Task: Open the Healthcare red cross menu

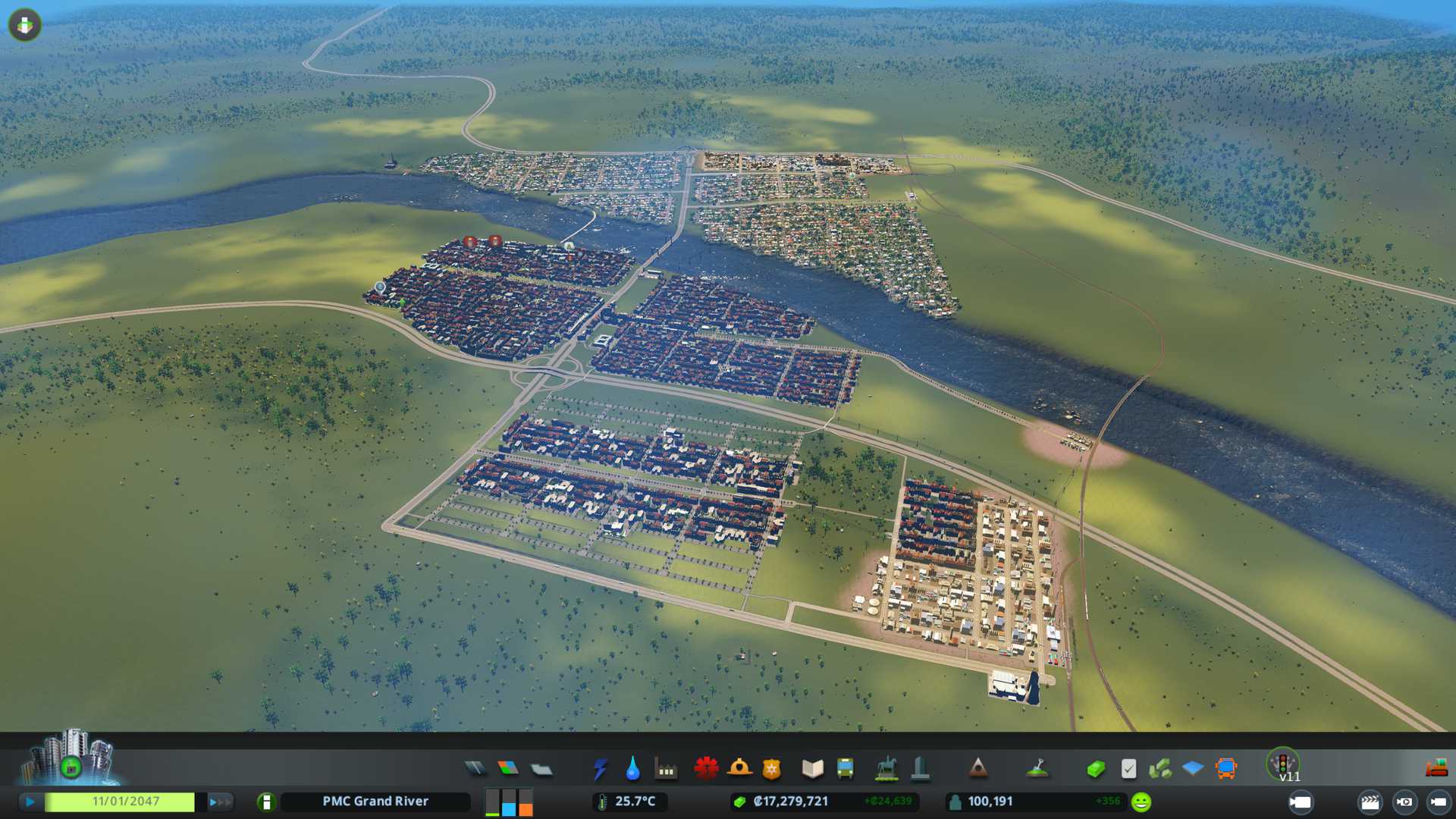Action: pos(706,769)
